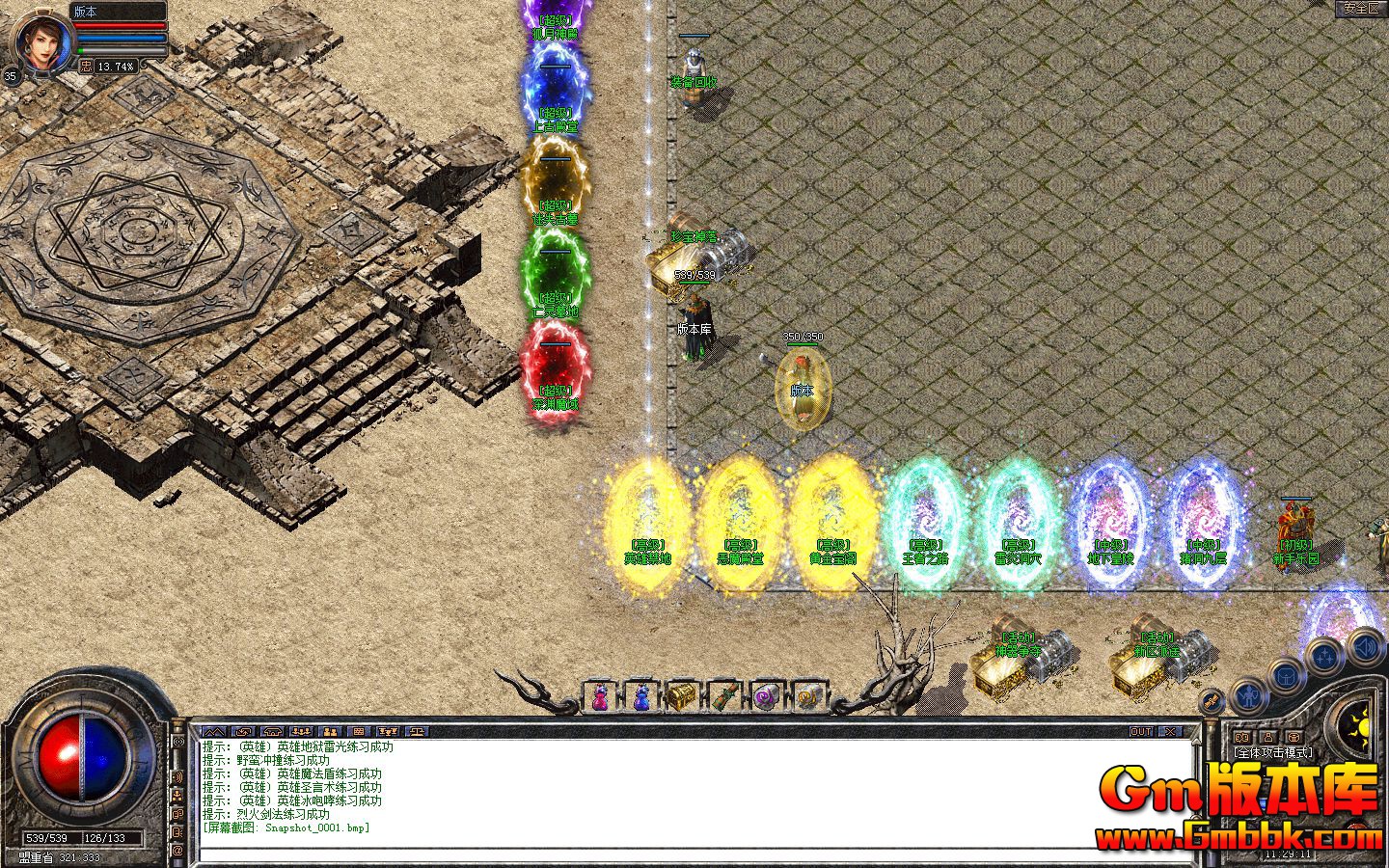Open quick phrases with the @ chat icon
The width and height of the screenshot is (1389, 868).
pyautogui.click(x=177, y=852)
